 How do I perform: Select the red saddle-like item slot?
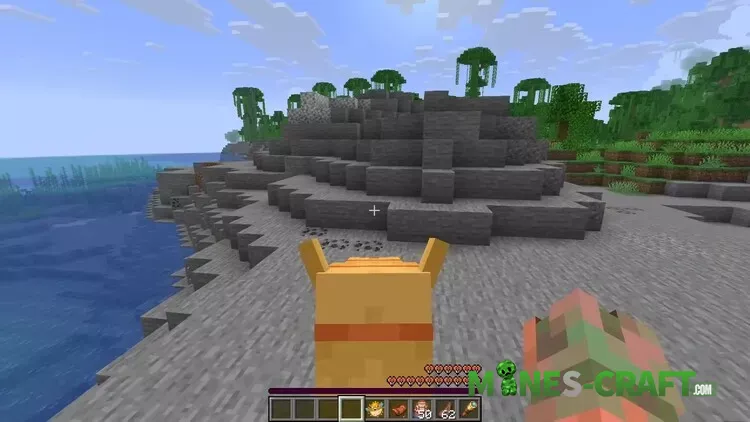[x=396, y=408]
